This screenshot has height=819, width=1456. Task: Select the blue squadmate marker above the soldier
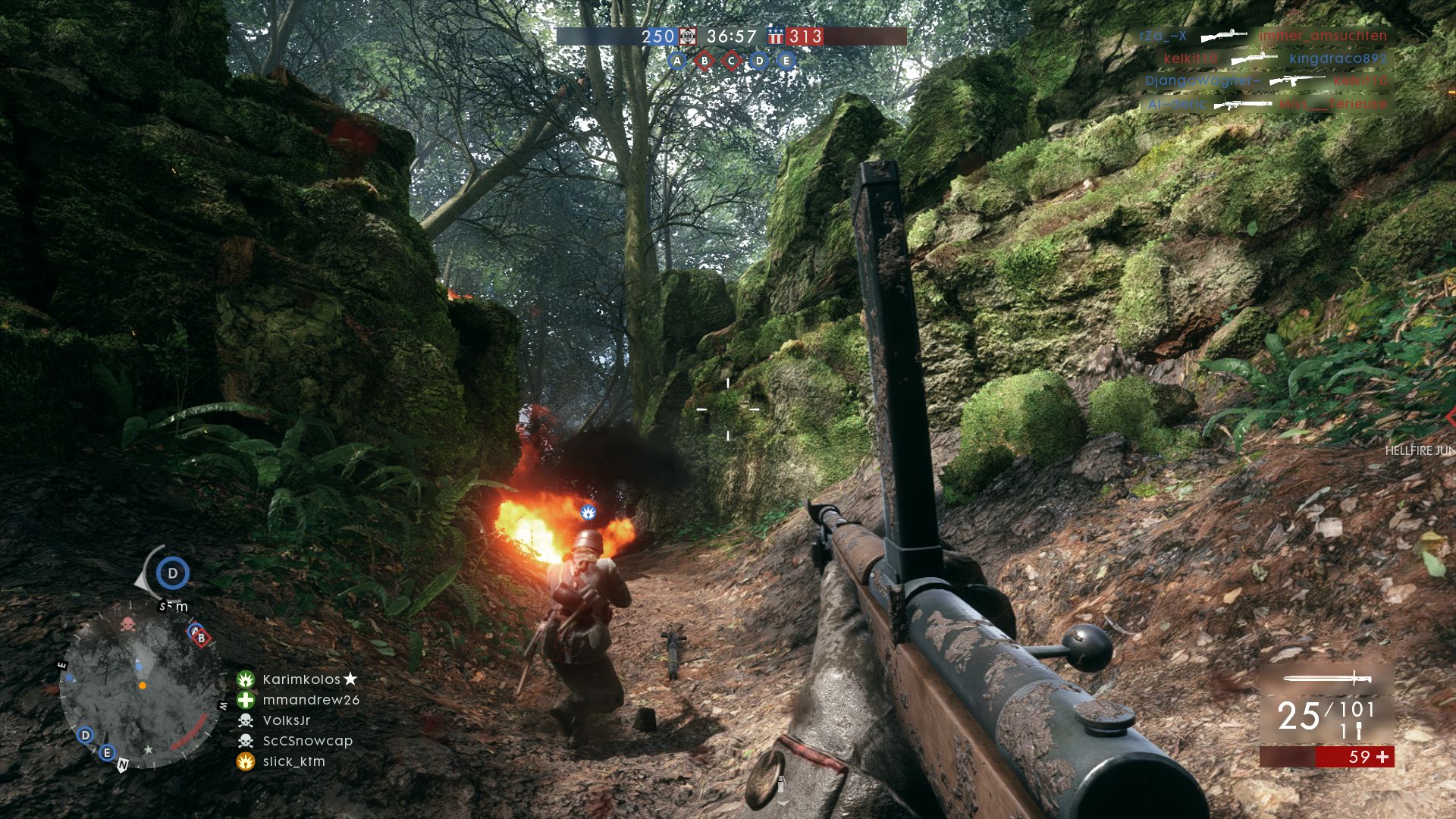point(588,512)
